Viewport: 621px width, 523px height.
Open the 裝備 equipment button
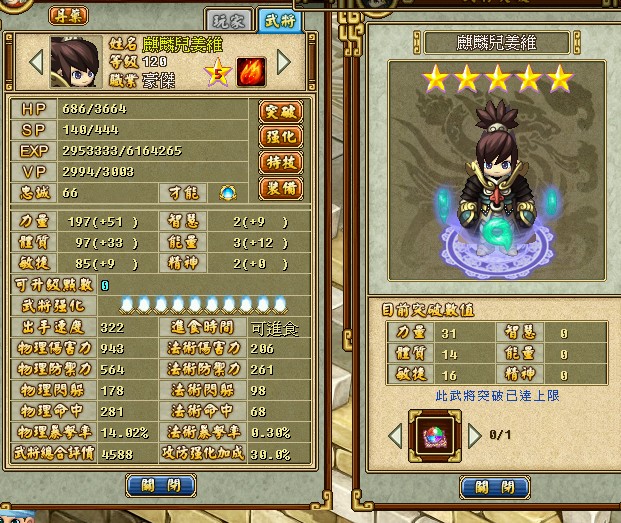tap(281, 189)
